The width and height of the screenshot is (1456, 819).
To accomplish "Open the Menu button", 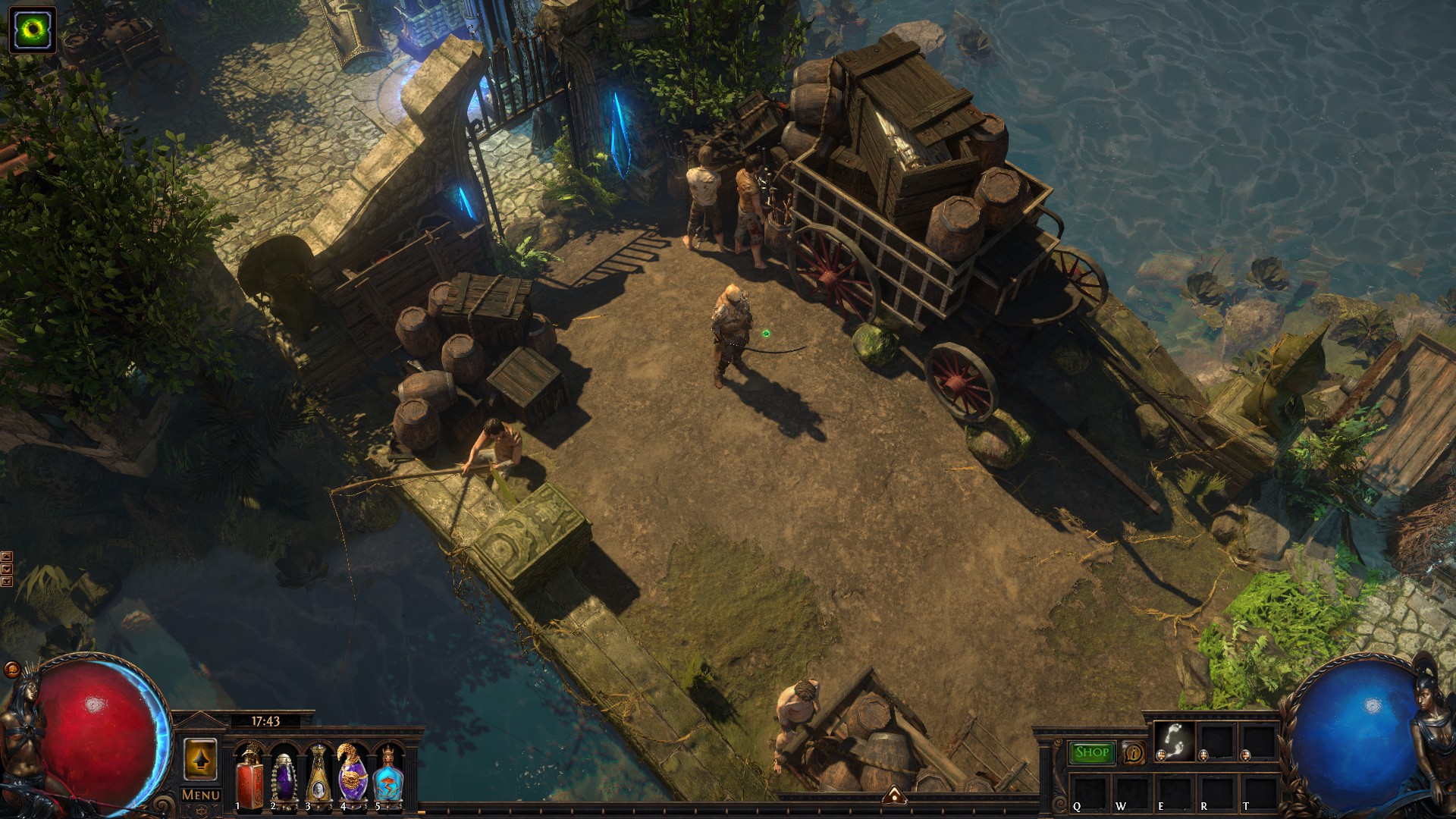I will (x=201, y=795).
